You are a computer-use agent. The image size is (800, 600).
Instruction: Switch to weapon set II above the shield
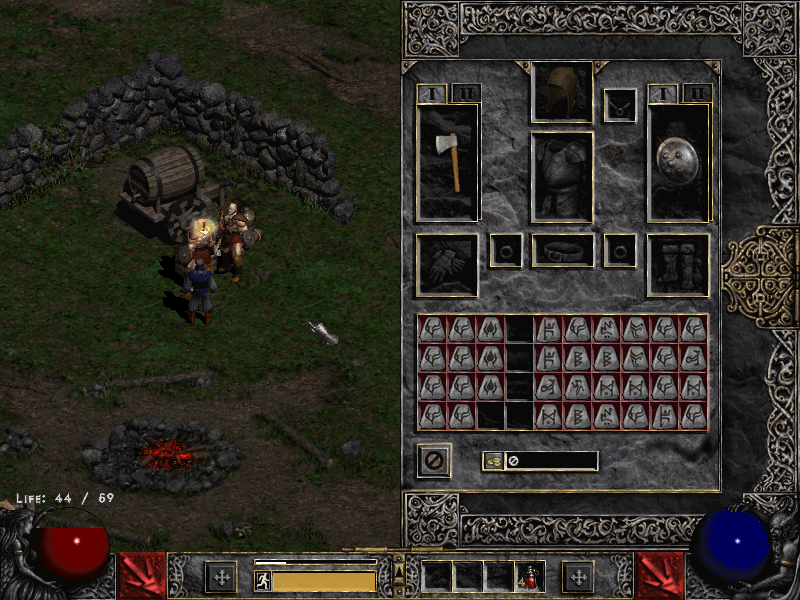[697, 93]
